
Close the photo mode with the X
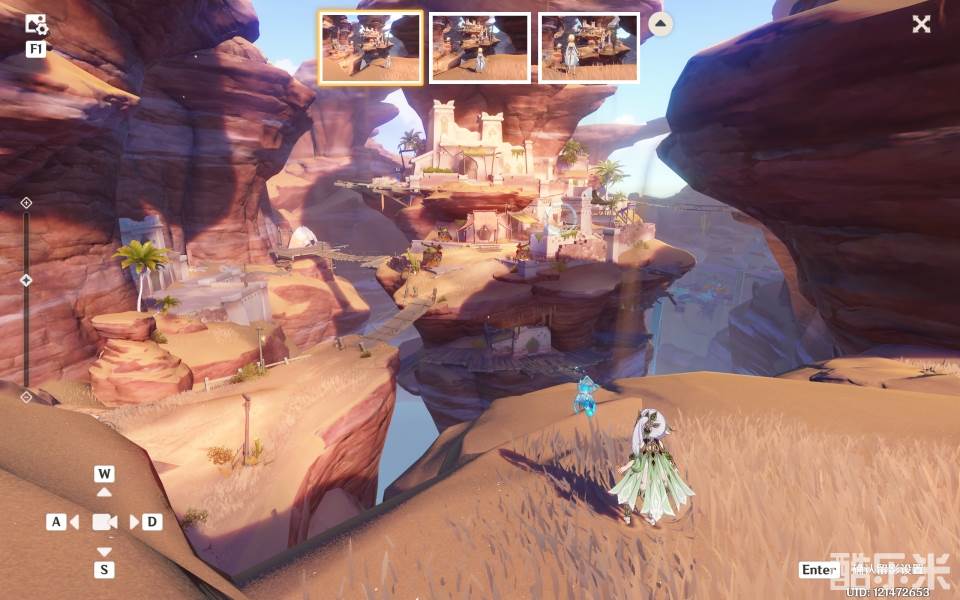[921, 24]
